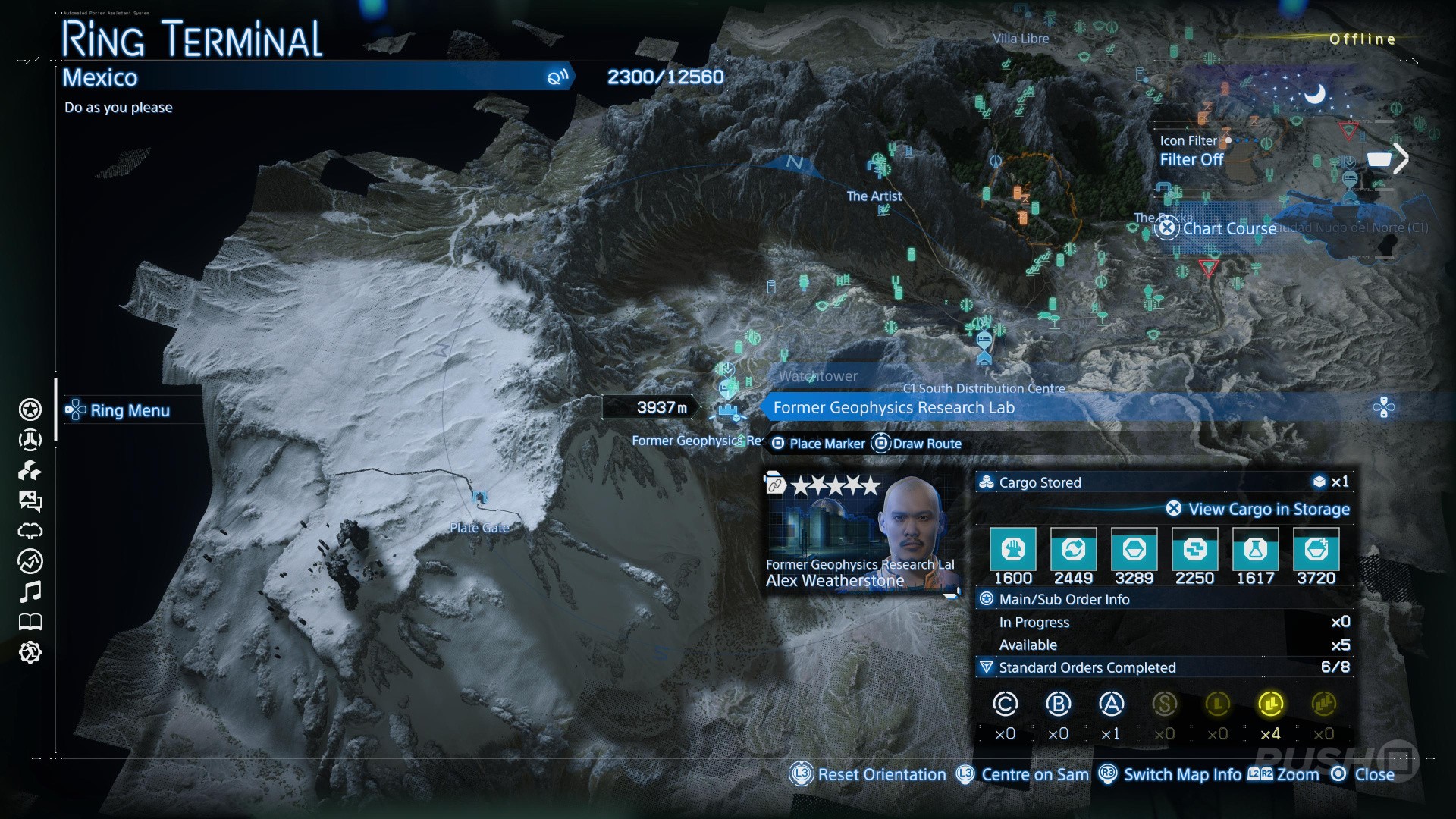Open the gear settings icon in sidebar
The width and height of the screenshot is (1456, 819).
click(30, 652)
